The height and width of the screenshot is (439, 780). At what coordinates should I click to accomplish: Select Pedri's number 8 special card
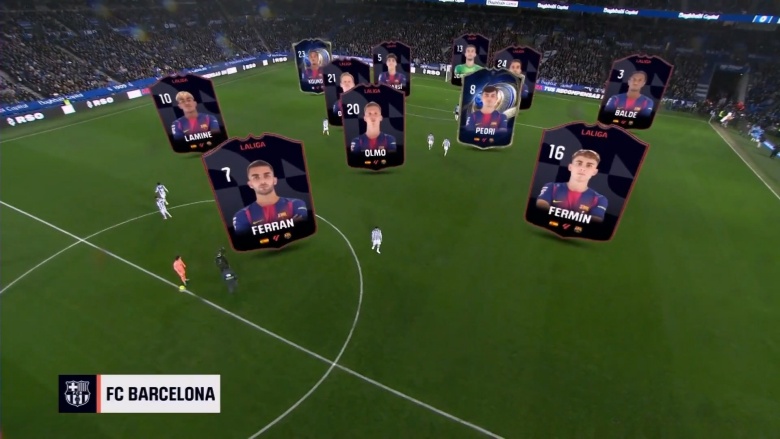click(489, 108)
